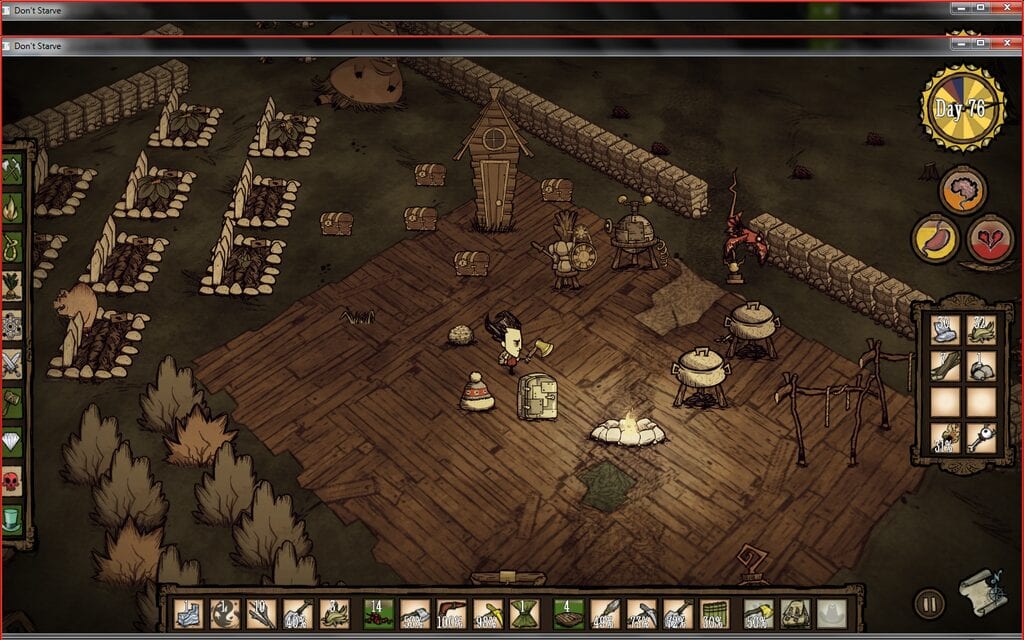Select the cooked meat slot with 4
This screenshot has width=1024, height=640.
pyautogui.click(x=567, y=613)
